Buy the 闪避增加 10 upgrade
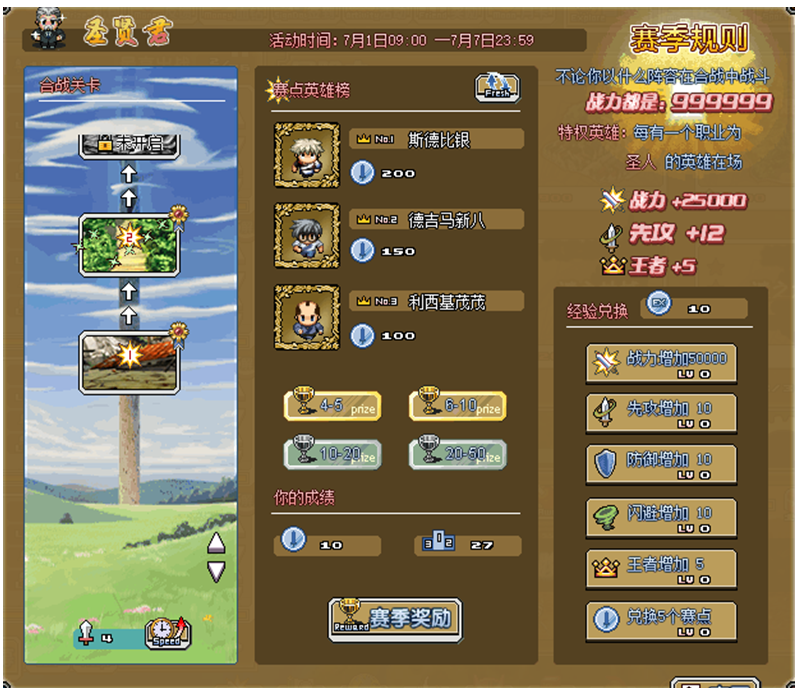 click(661, 516)
